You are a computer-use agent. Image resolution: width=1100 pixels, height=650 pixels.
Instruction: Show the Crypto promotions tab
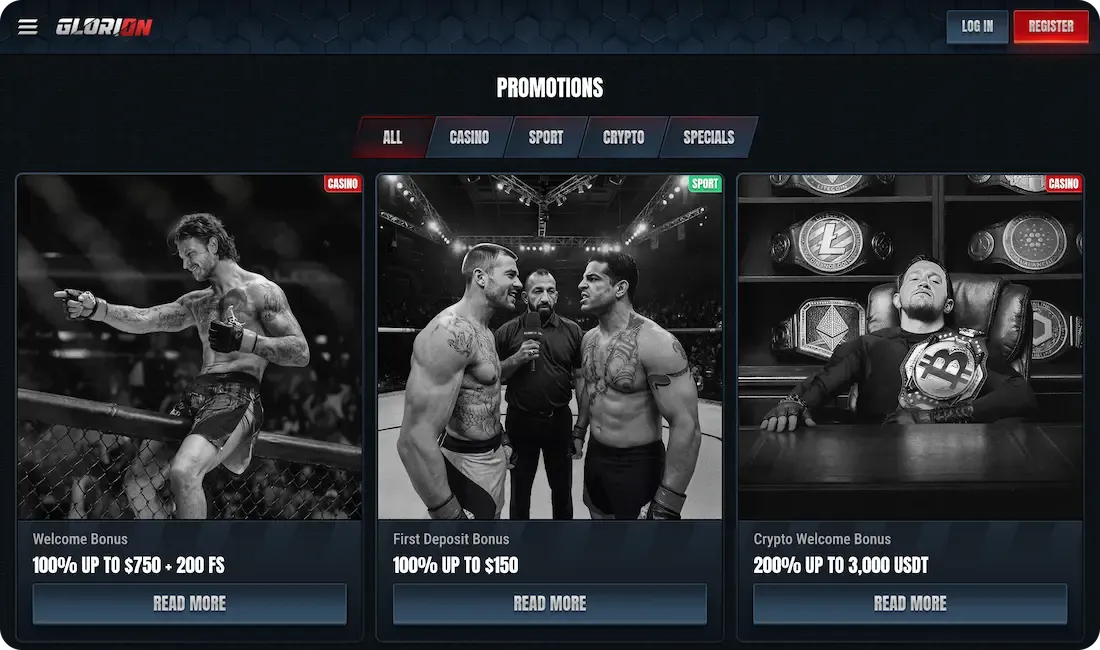[624, 137]
